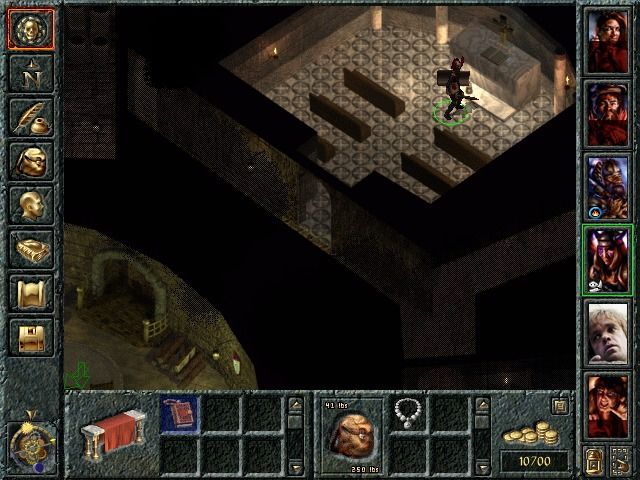
Task: Select the blond-haired character portrait
Action: [x=608, y=331]
